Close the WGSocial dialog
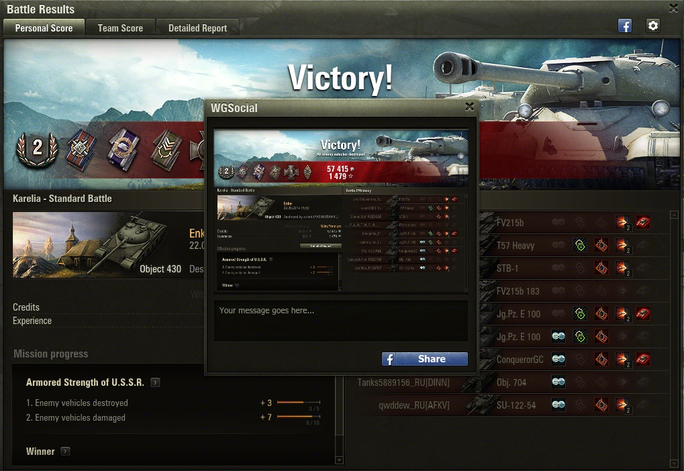The image size is (684, 471). (x=470, y=106)
